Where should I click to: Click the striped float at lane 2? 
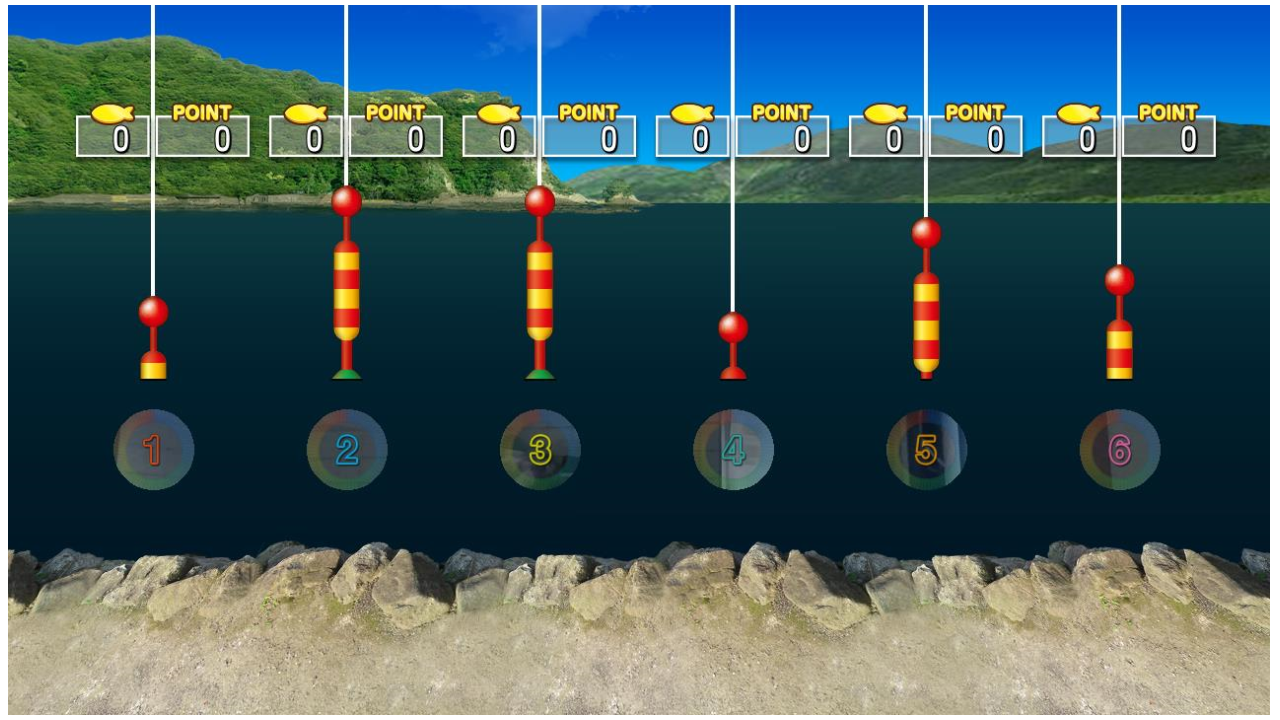(x=347, y=290)
